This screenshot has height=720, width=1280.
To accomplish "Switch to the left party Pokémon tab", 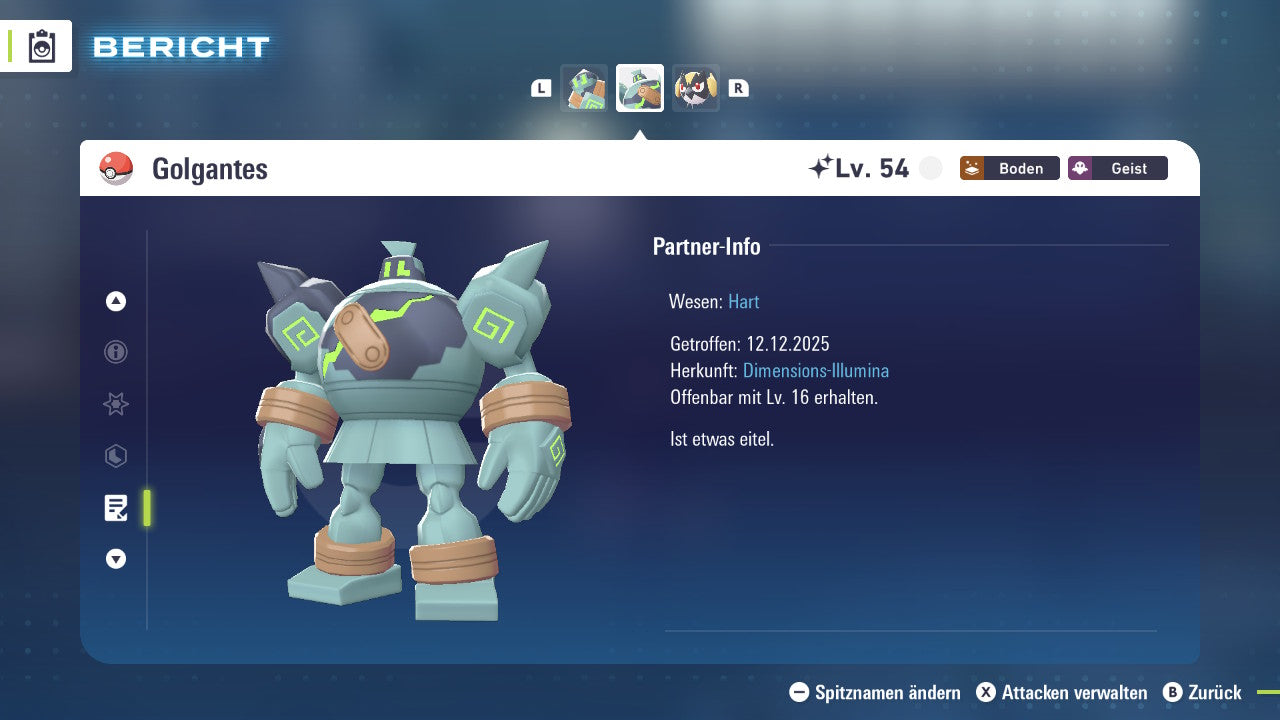I will pos(584,87).
